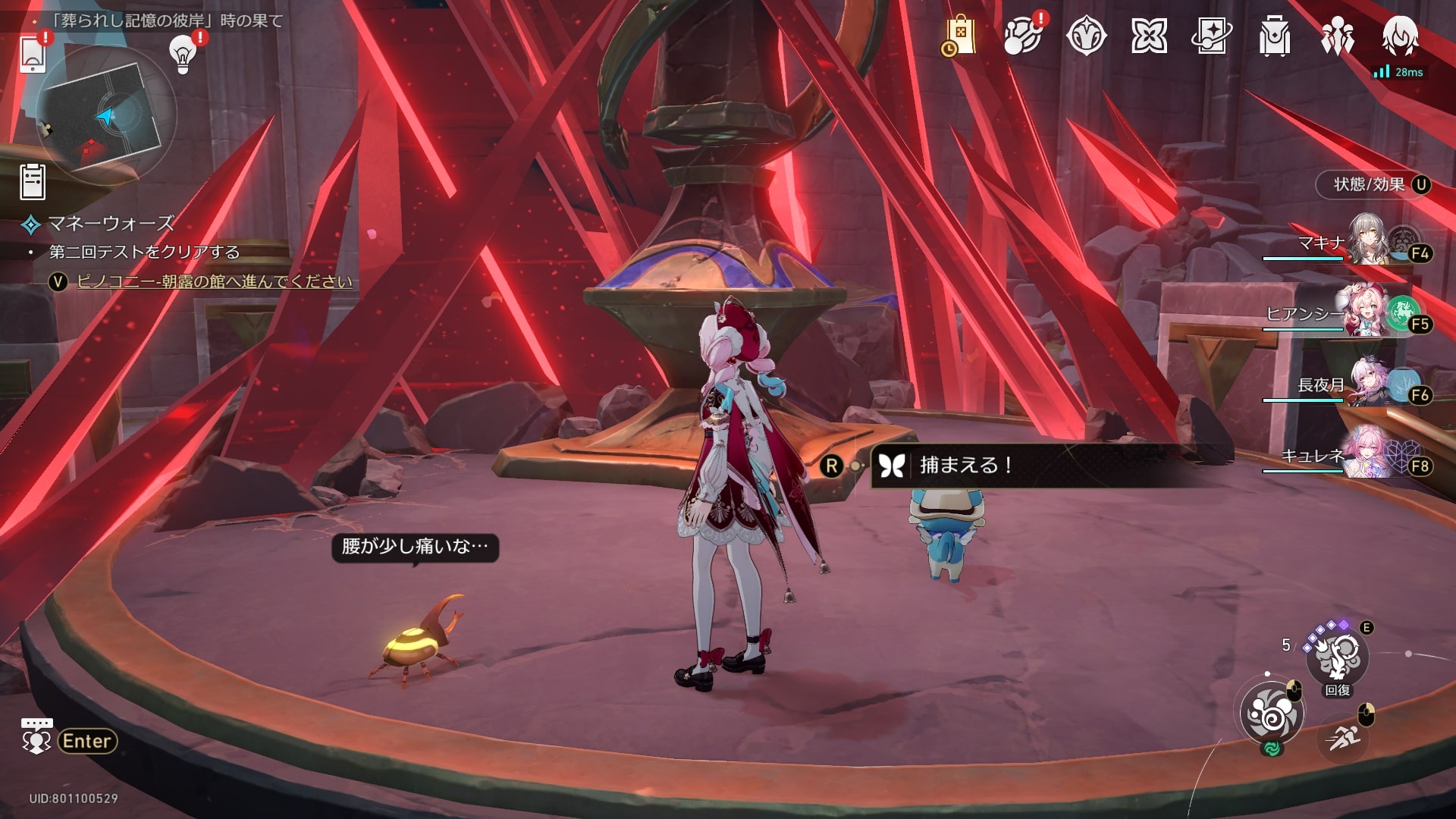1456x819 pixels.
Task: Open the suitcase inventory icon
Action: tap(1274, 36)
